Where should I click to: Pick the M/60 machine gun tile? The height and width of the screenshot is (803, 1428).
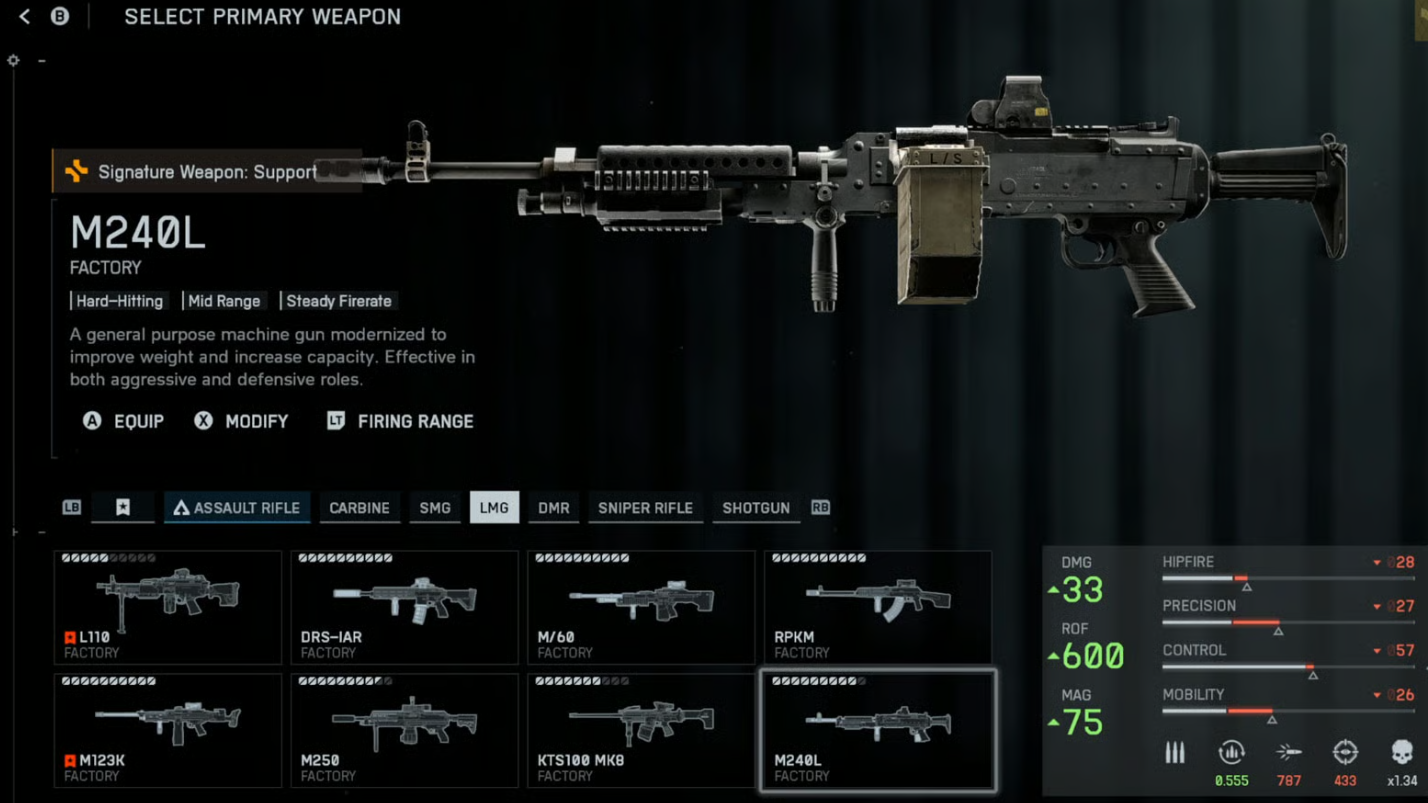point(641,607)
